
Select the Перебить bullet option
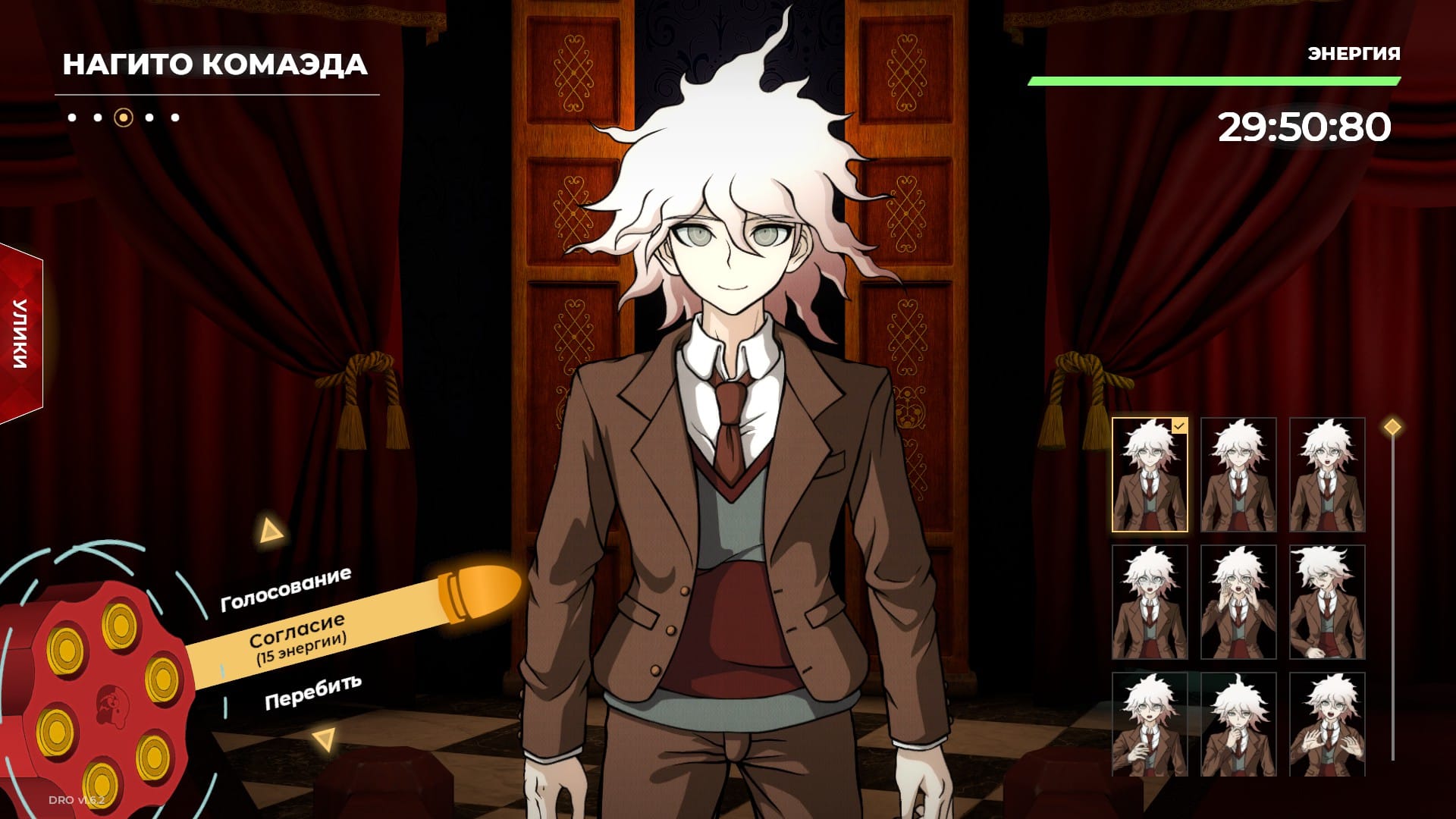coord(312,692)
